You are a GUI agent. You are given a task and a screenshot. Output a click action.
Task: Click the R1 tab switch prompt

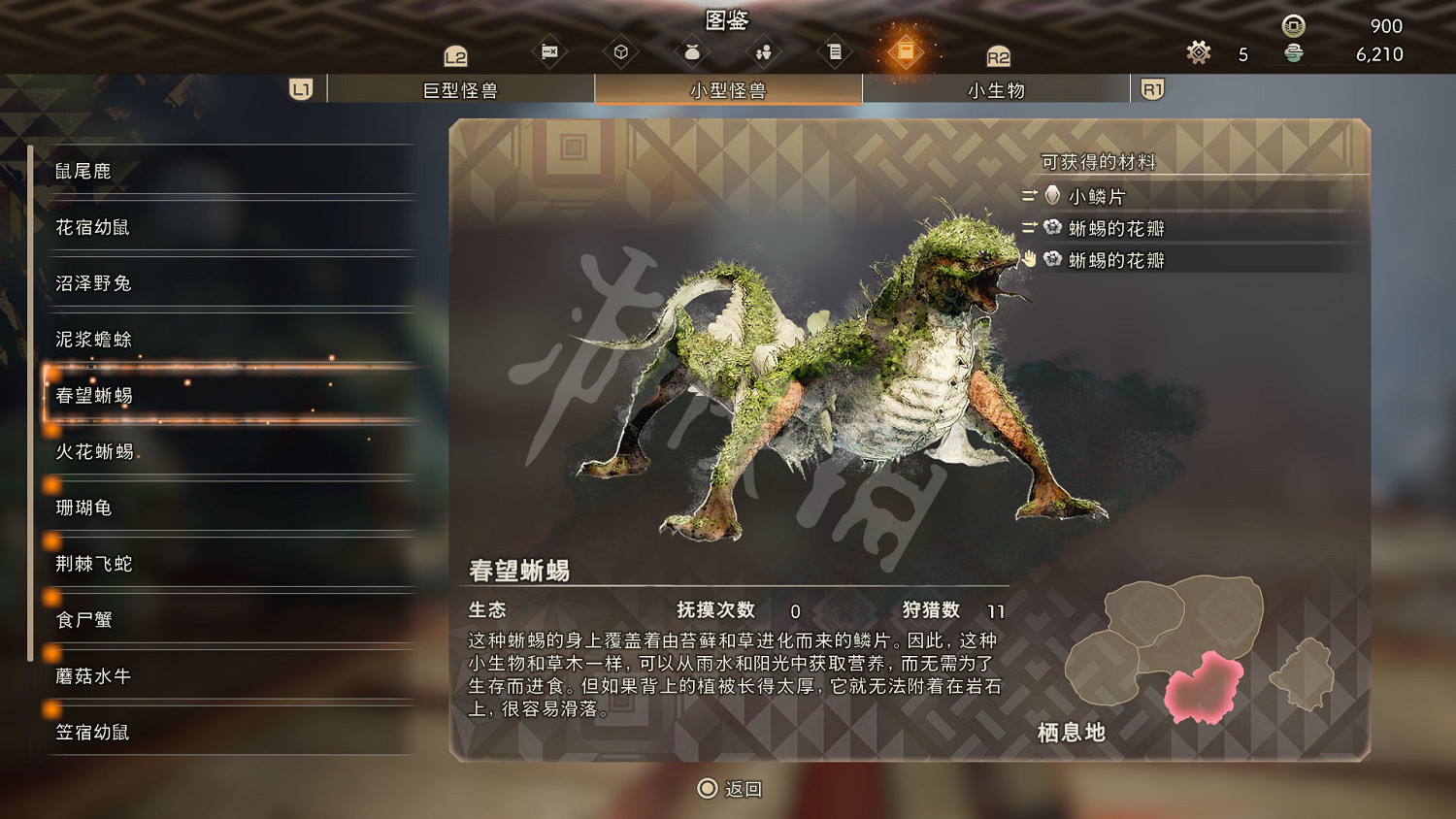pyautogui.click(x=1151, y=88)
